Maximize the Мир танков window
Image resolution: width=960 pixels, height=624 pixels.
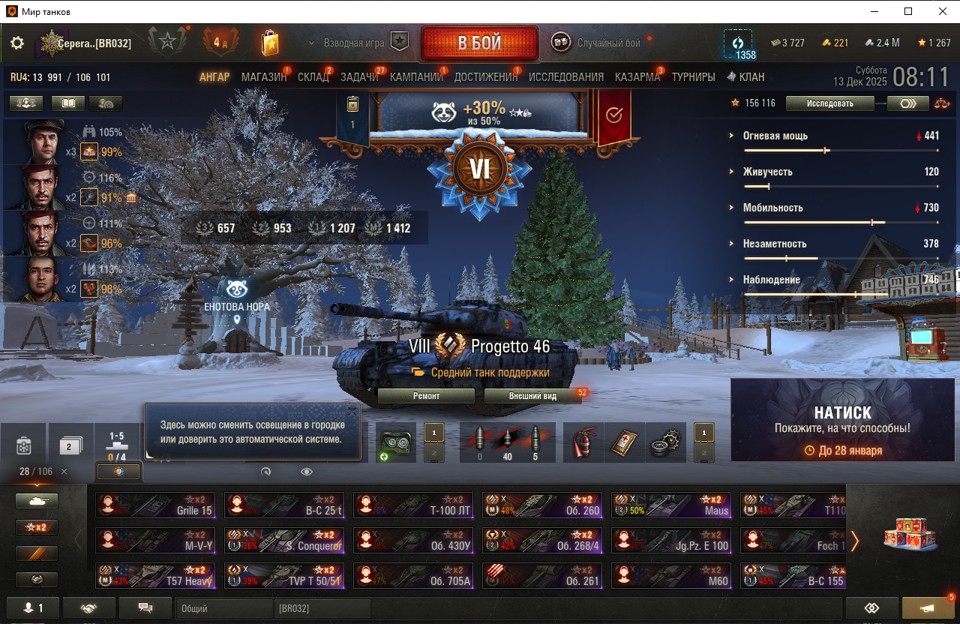908,11
